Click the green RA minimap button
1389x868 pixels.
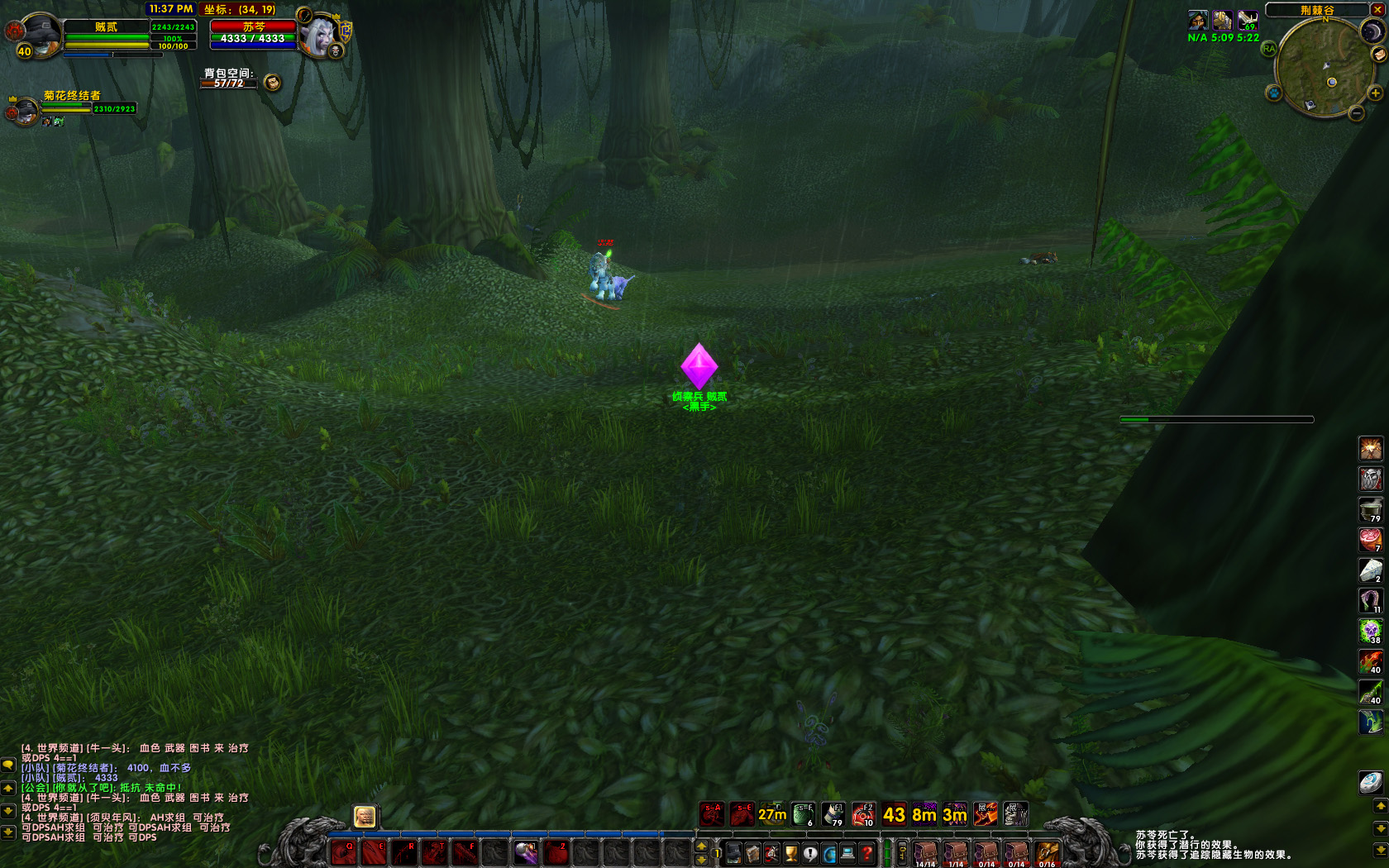tap(1269, 49)
